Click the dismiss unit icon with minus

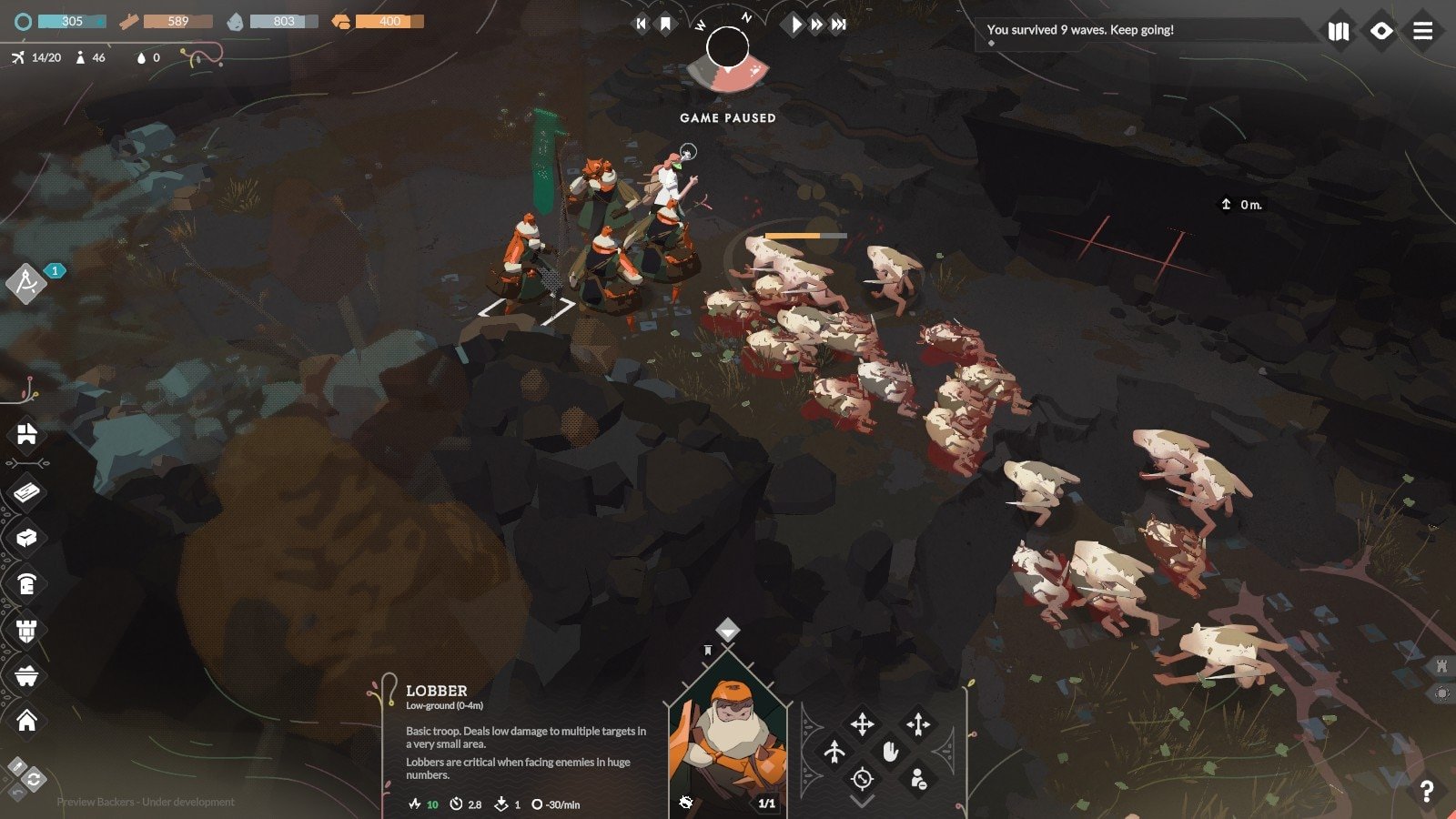918,779
